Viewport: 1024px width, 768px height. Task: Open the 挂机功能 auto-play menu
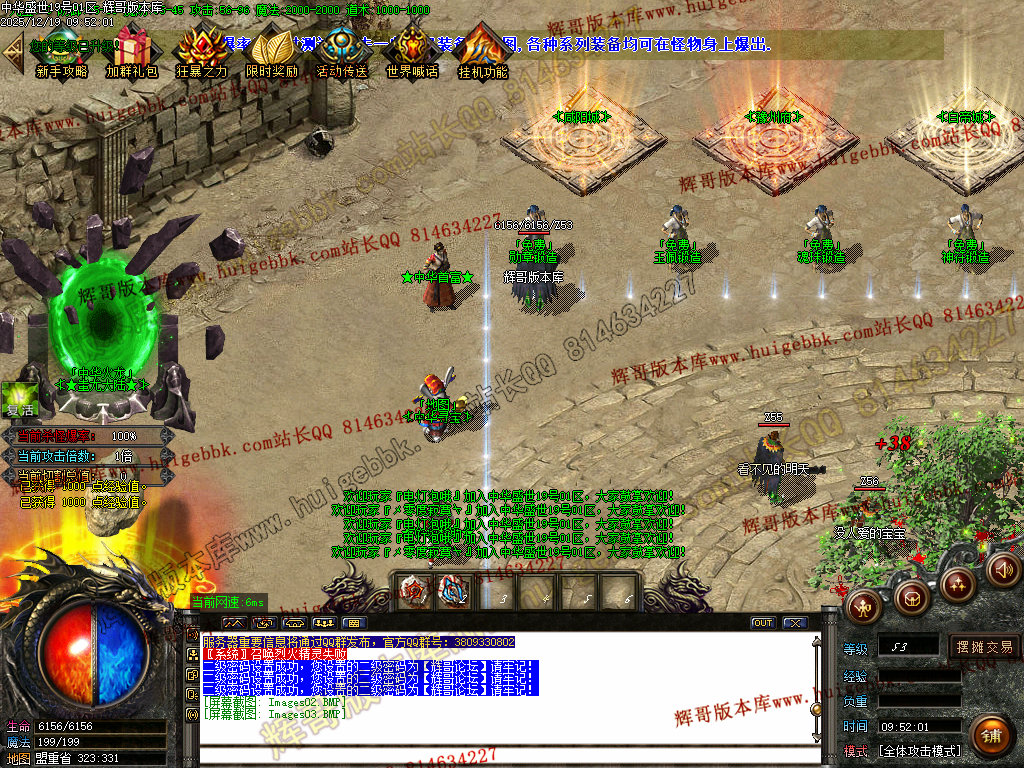click(x=483, y=53)
